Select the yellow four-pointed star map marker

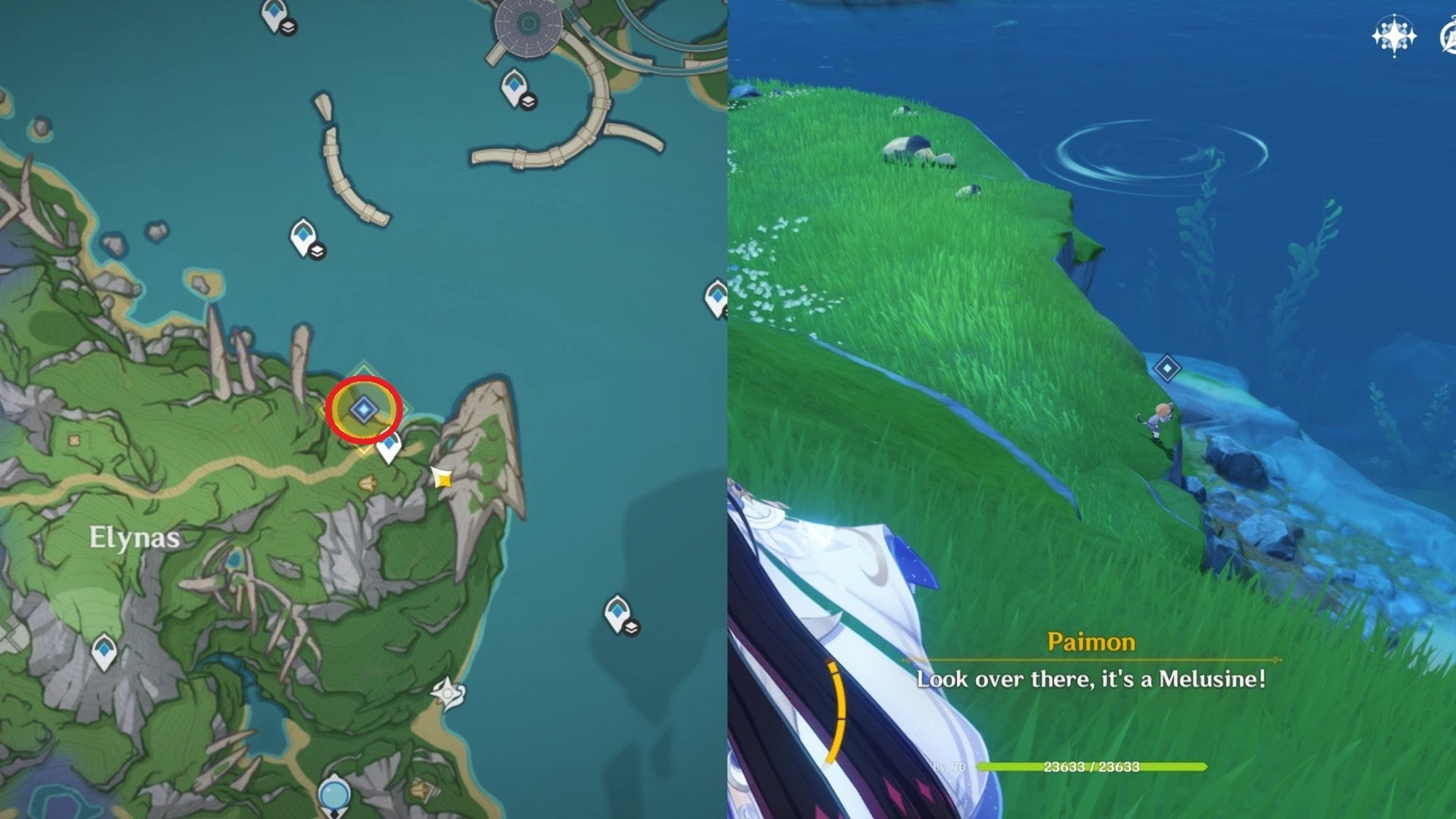442,478
